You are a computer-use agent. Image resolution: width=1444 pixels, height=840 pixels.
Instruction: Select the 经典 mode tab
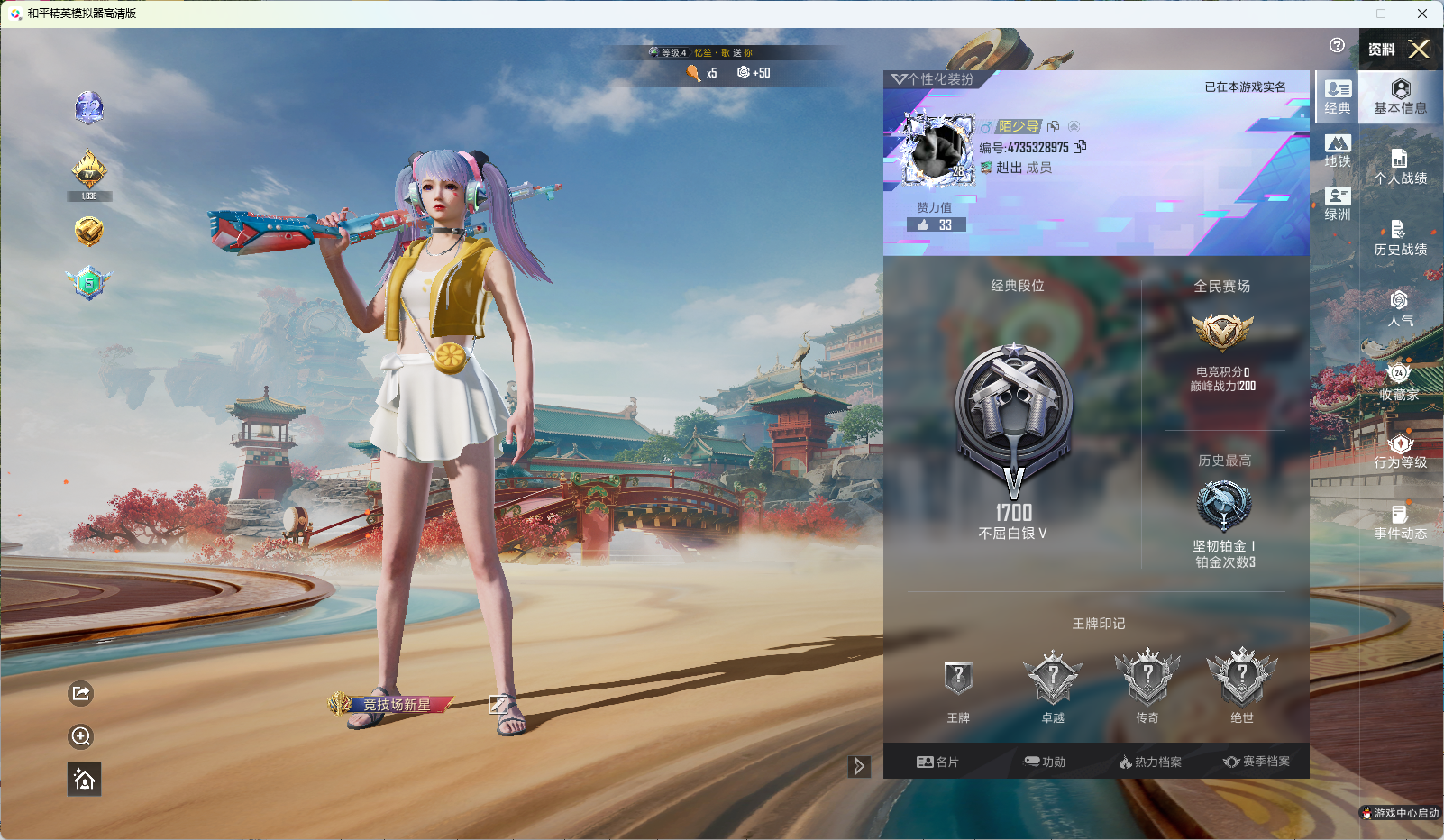click(1338, 97)
